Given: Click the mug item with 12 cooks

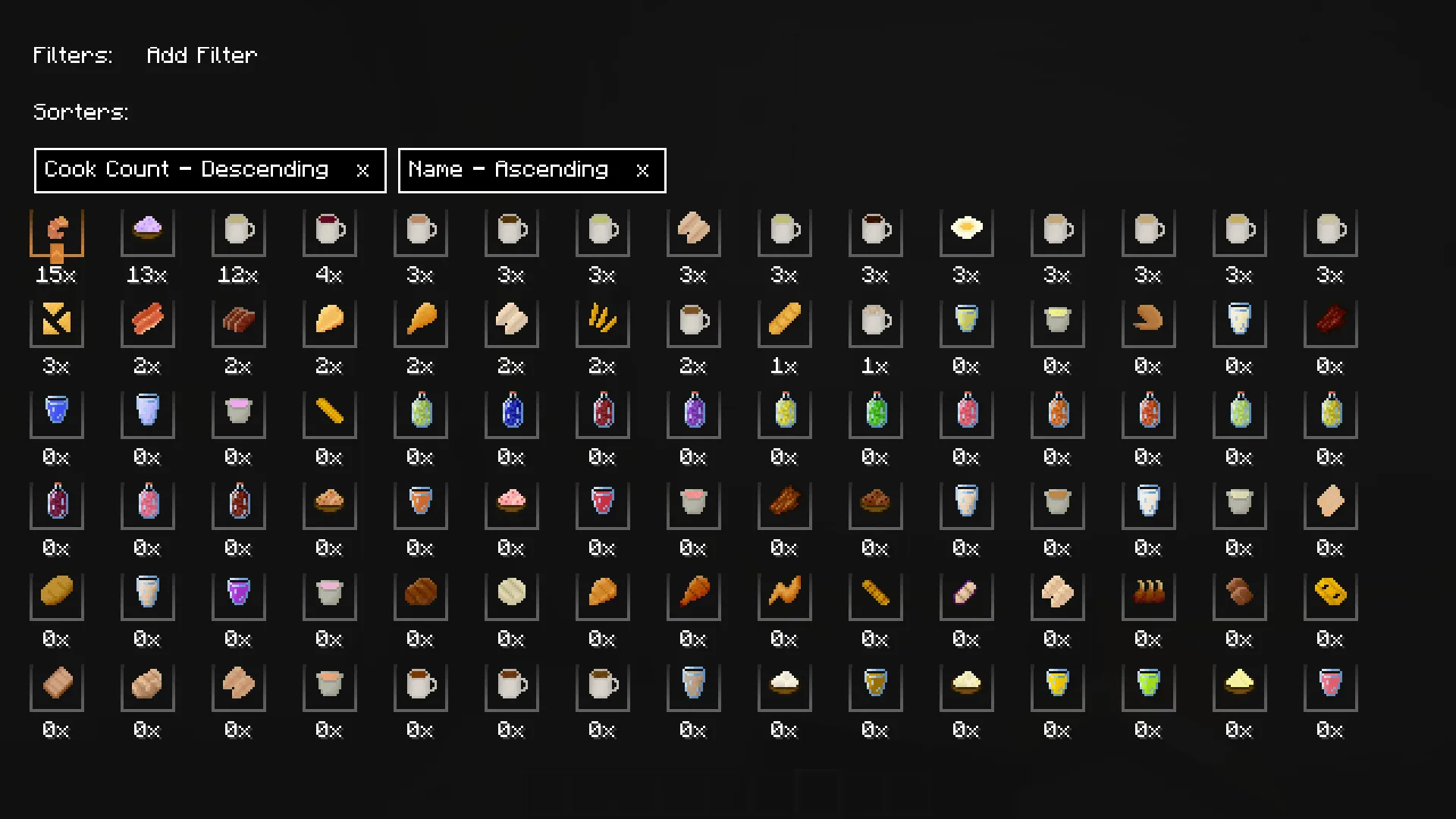Looking at the screenshot, I should pos(238,231).
